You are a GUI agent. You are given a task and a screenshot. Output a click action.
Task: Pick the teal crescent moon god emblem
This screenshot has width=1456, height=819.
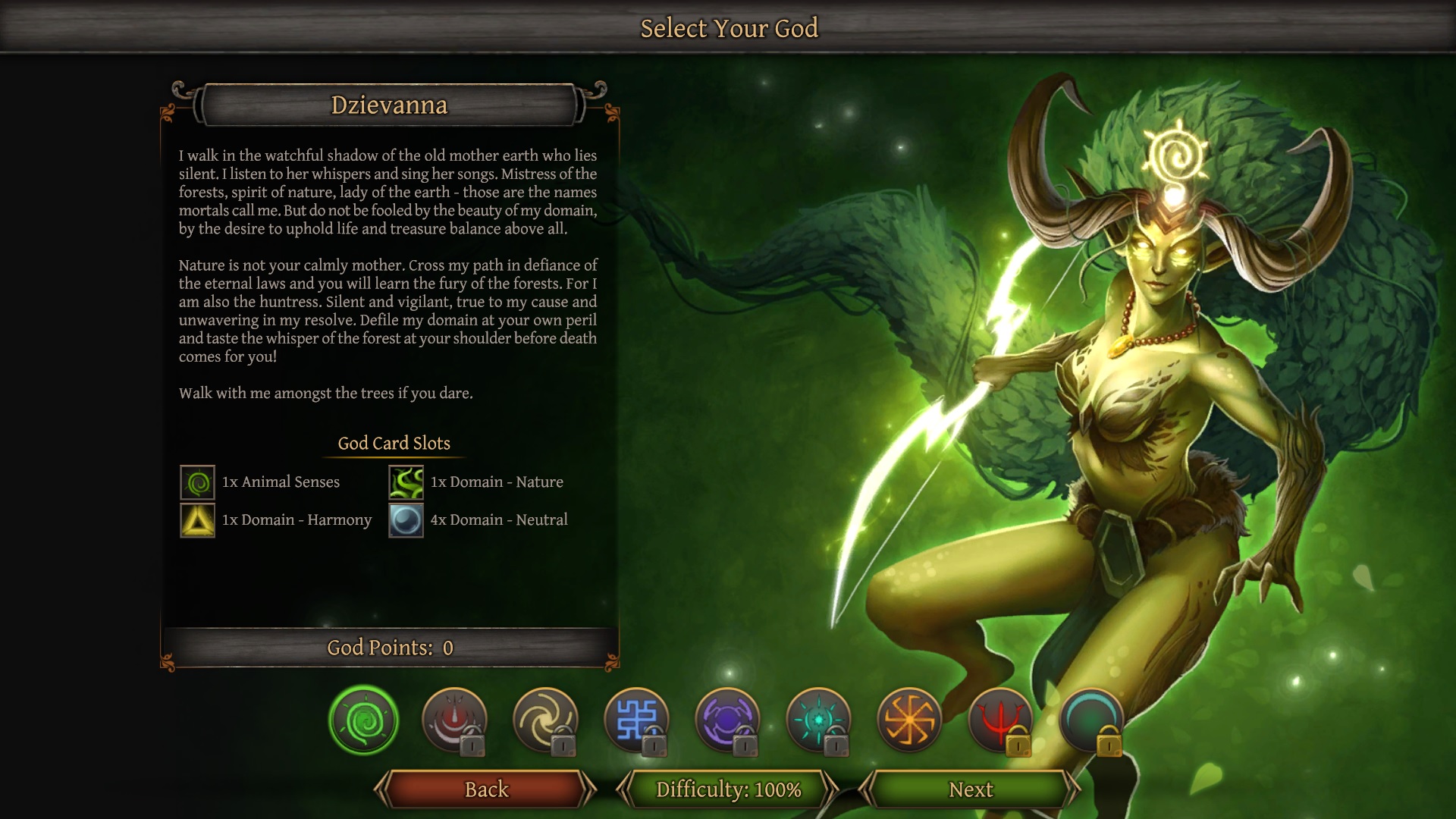click(1091, 720)
